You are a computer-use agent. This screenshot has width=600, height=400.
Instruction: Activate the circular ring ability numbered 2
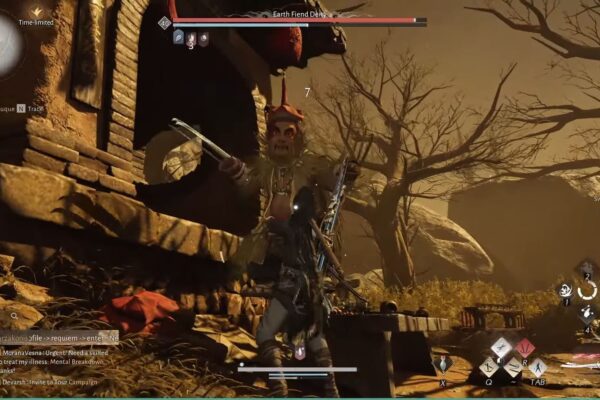tap(588, 290)
